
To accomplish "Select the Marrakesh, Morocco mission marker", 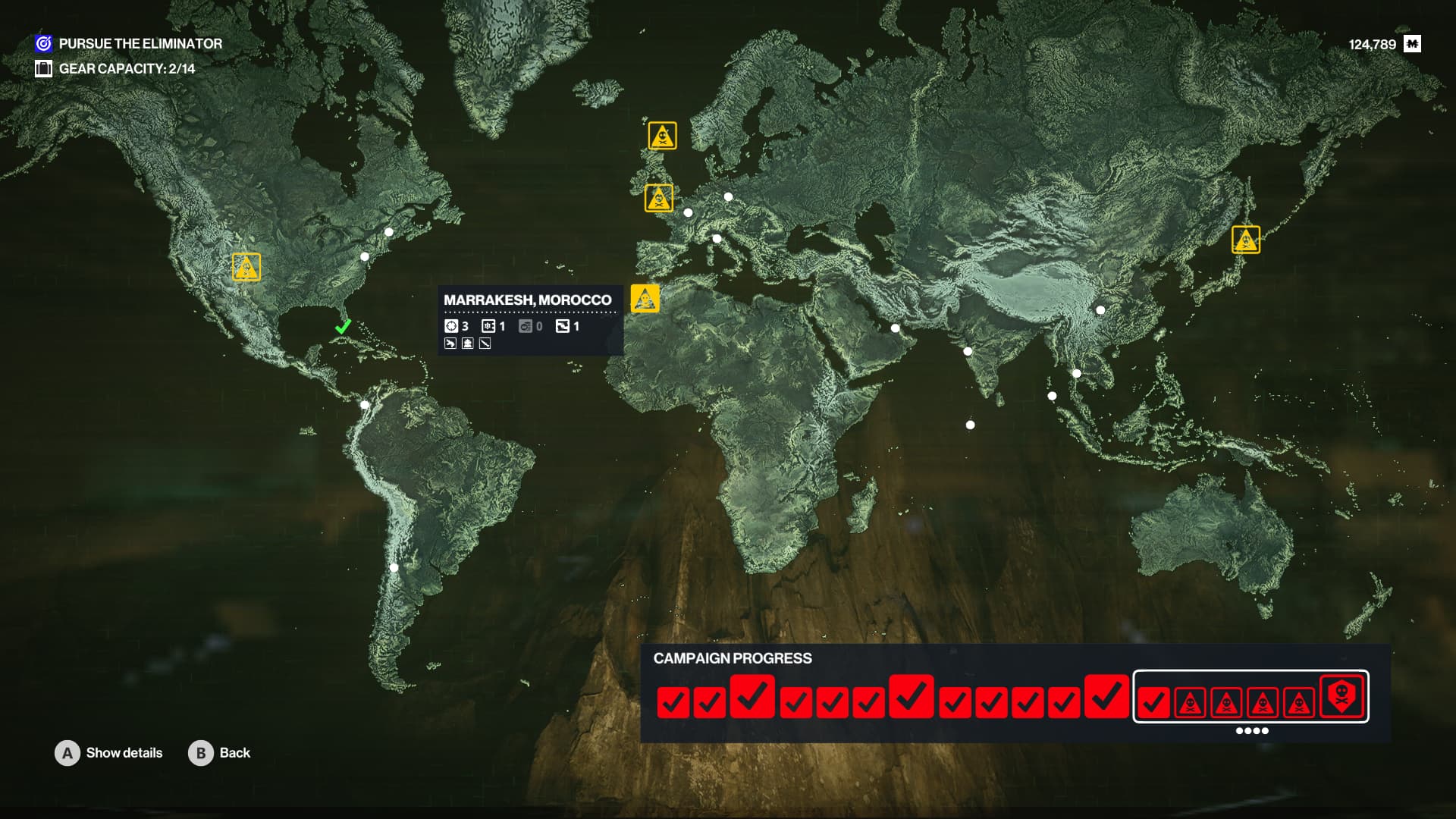I will tap(645, 298).
